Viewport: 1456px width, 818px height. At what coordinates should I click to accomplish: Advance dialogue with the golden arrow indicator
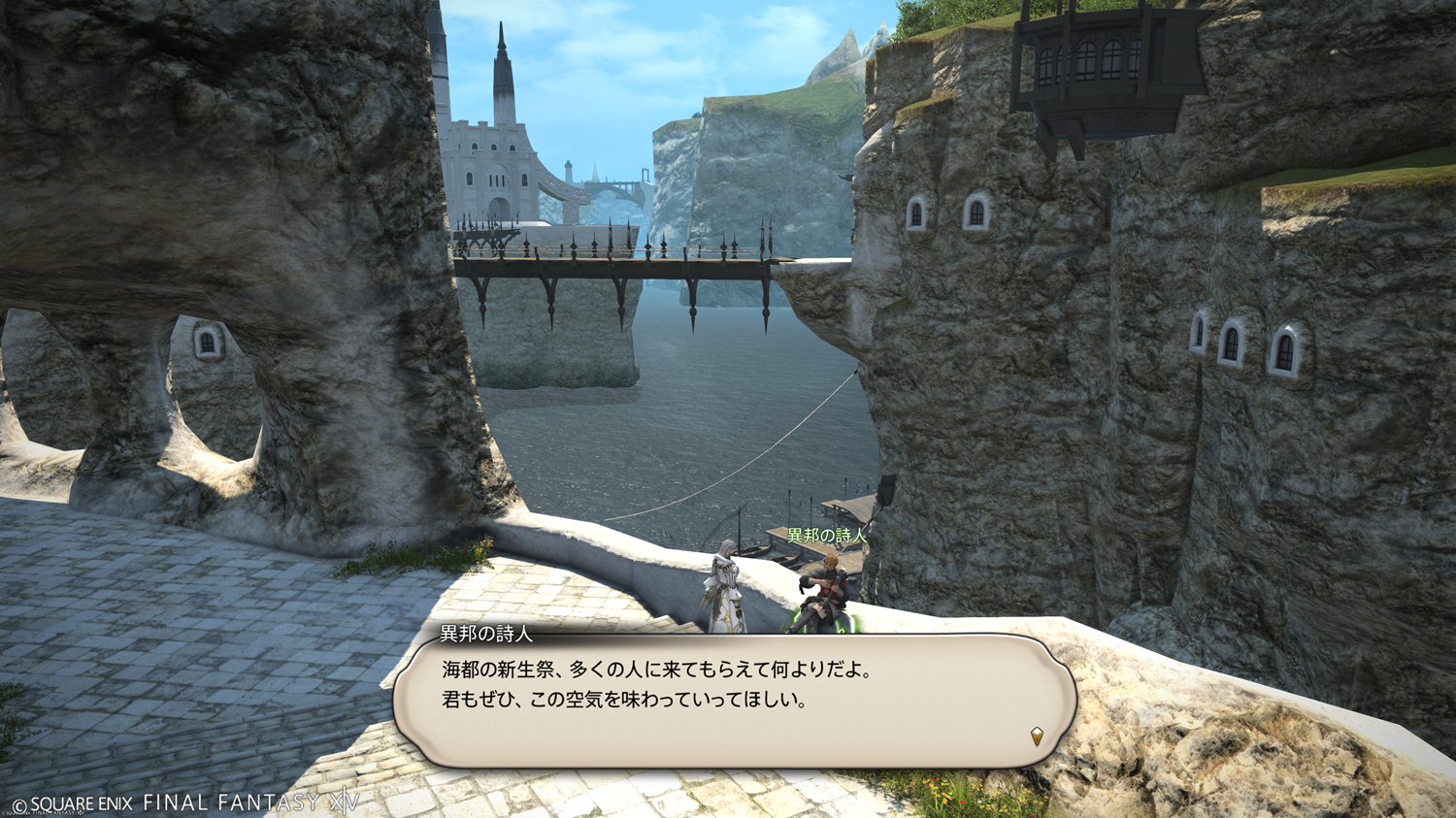tap(1037, 736)
